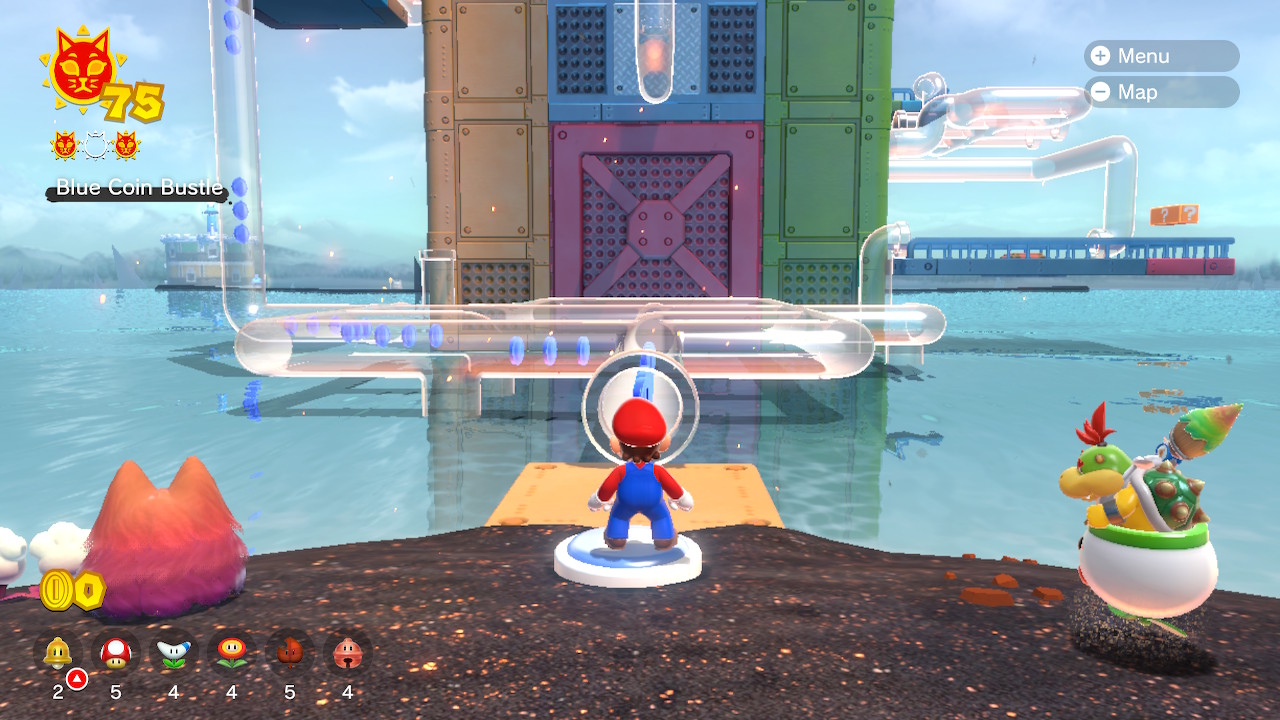This screenshot has height=720, width=1280.
Task: Use the Super Leaf reserve item
Action: pos(290,653)
